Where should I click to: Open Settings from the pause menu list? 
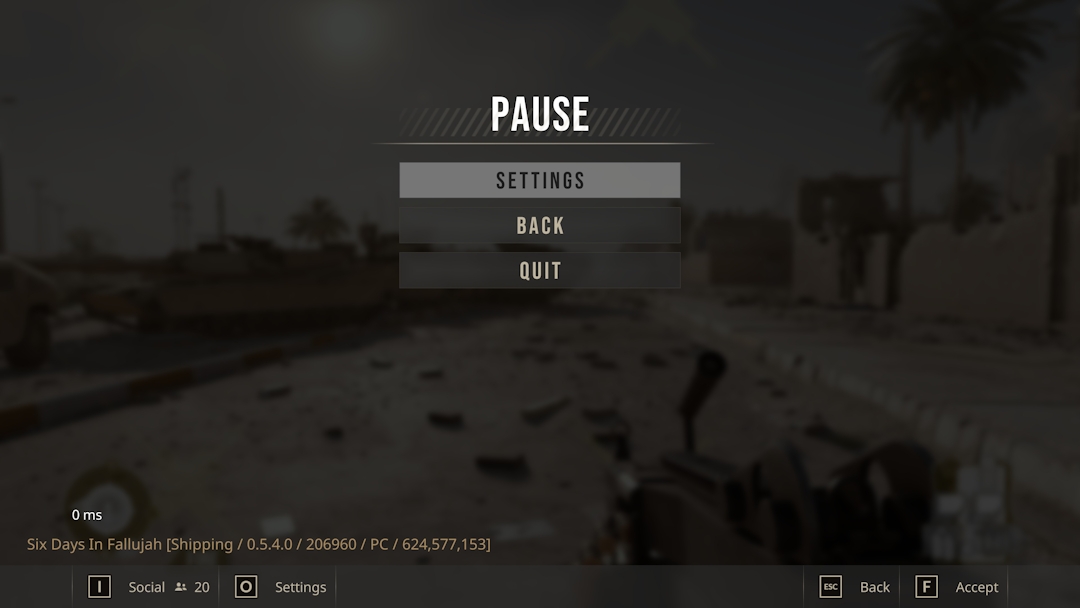click(540, 180)
